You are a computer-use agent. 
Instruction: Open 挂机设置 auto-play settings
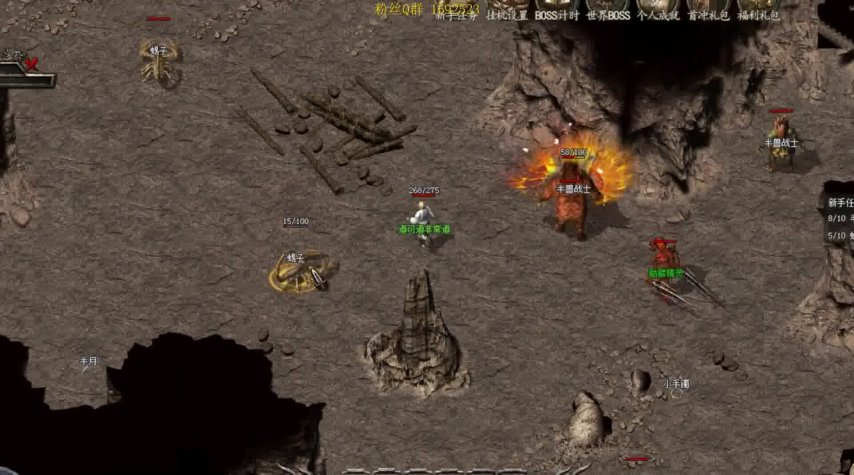coord(506,15)
